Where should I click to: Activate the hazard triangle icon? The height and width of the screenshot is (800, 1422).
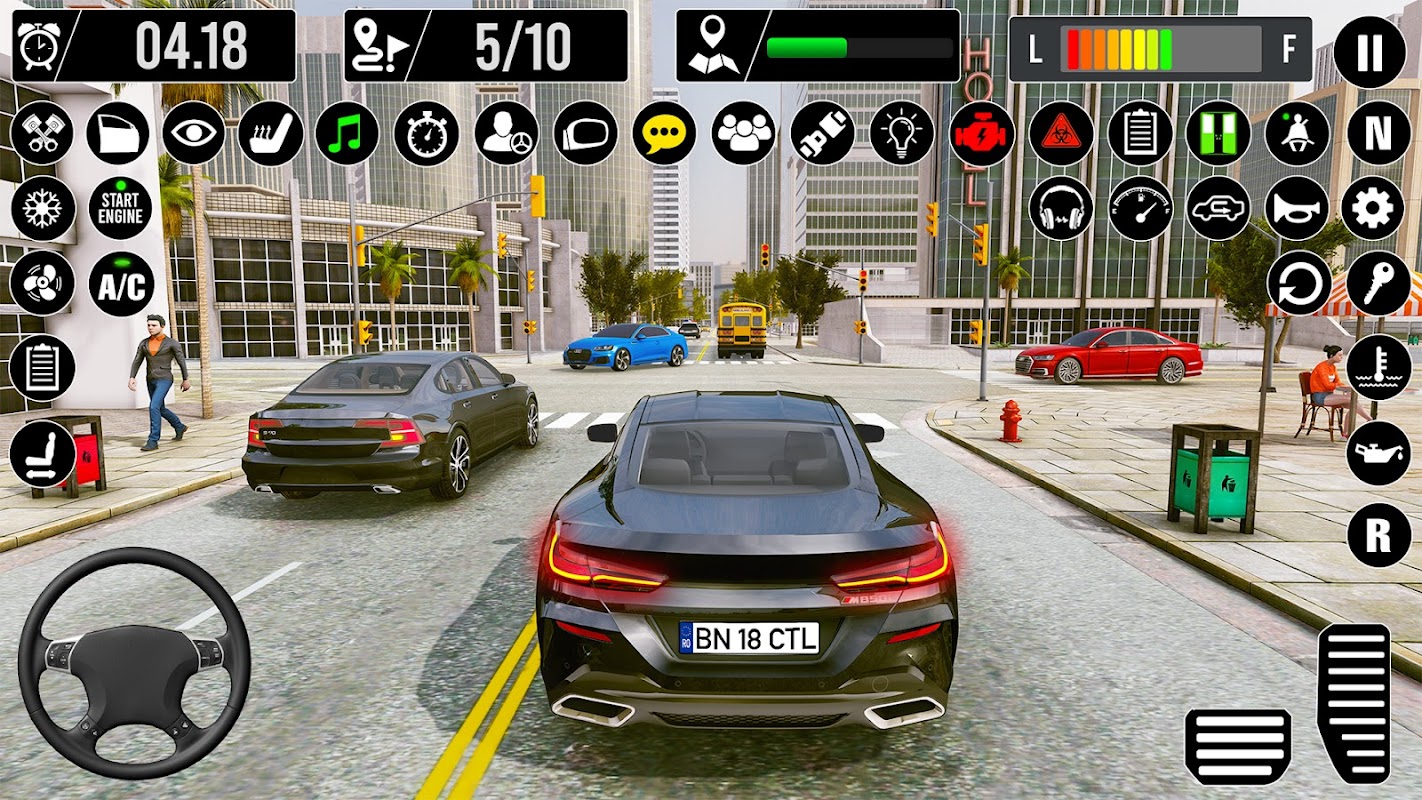click(1061, 133)
